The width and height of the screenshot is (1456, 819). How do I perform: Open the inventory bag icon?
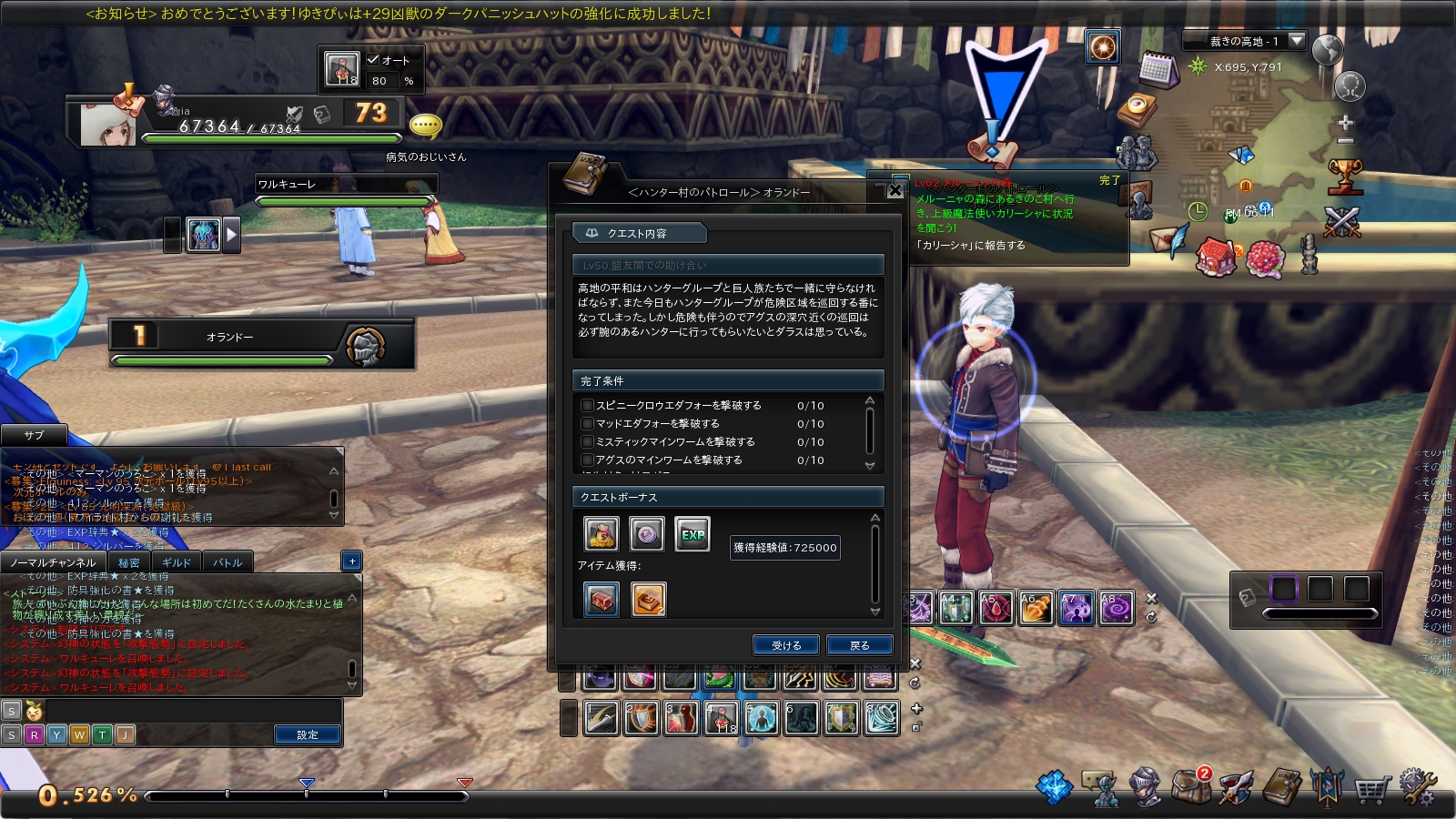1190,787
